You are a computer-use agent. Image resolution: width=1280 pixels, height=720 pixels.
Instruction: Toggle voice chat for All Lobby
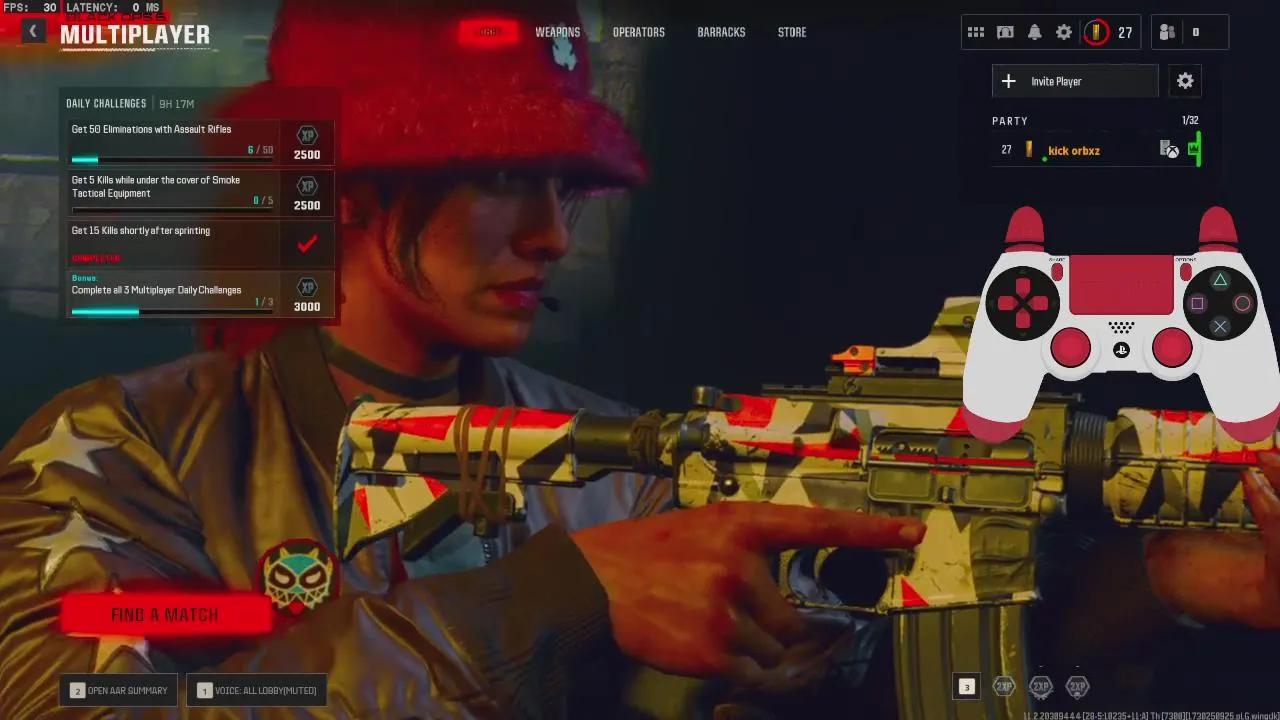tap(256, 690)
